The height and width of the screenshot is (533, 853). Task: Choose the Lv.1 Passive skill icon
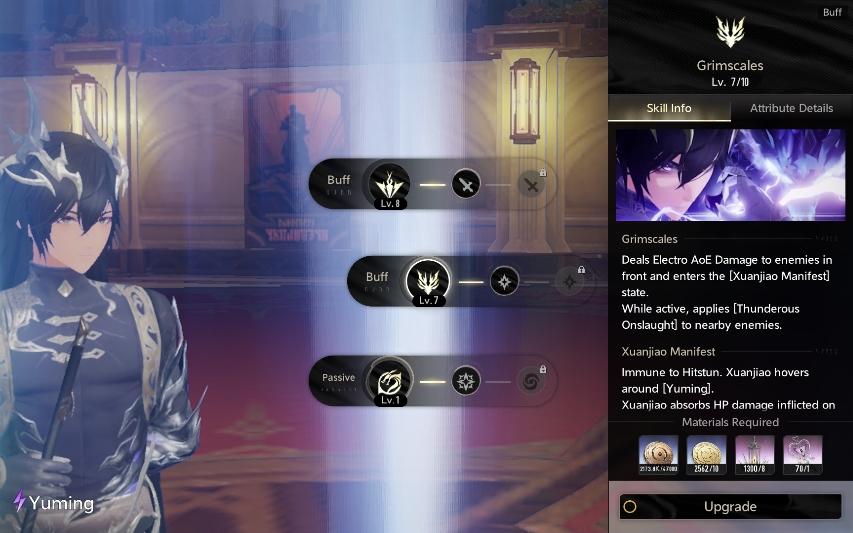(x=389, y=380)
